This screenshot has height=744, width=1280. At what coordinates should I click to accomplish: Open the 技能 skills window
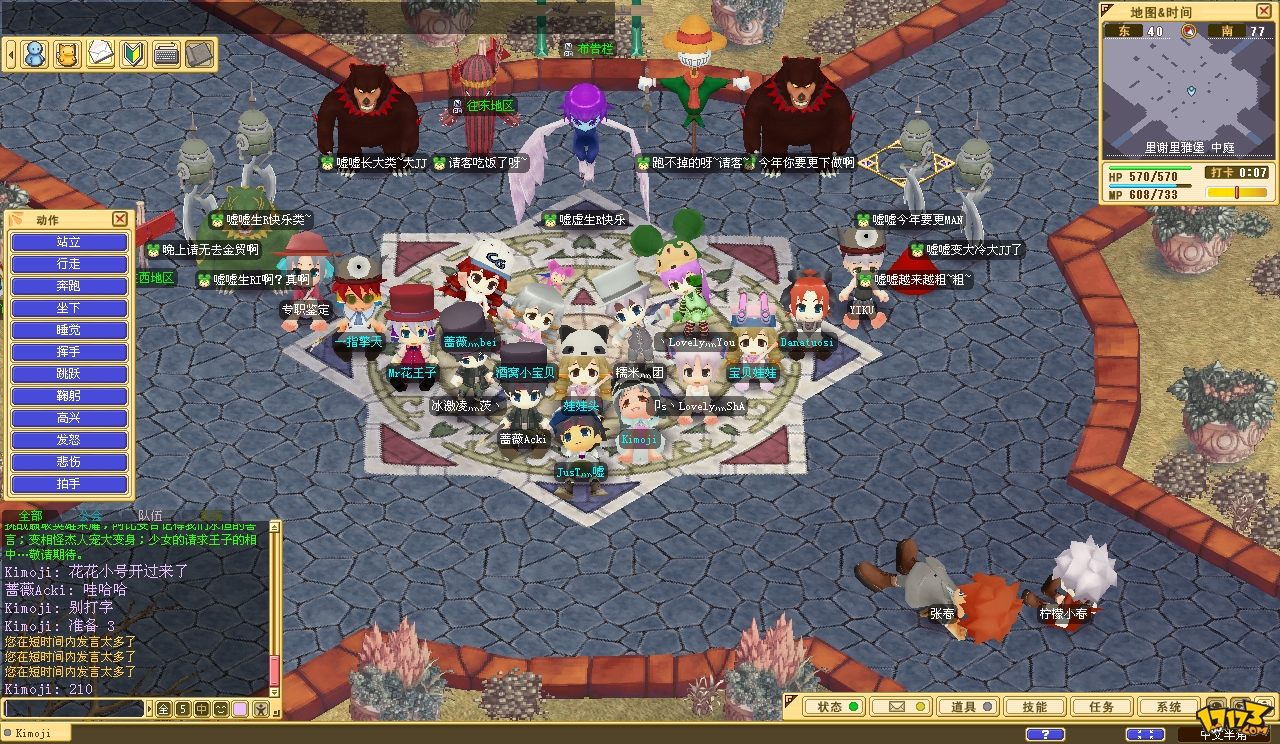(x=1035, y=707)
